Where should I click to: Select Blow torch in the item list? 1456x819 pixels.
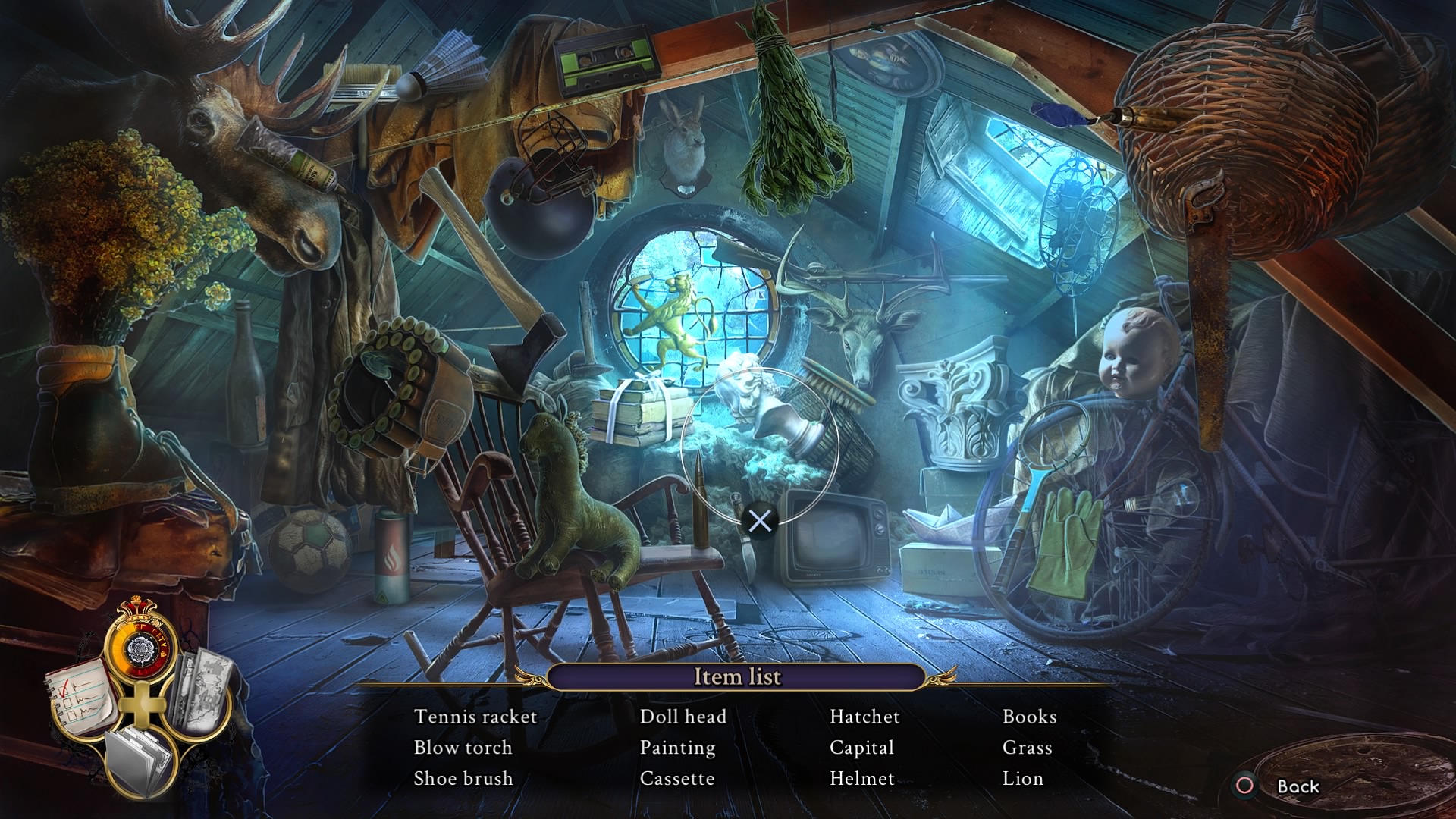pyautogui.click(x=463, y=748)
